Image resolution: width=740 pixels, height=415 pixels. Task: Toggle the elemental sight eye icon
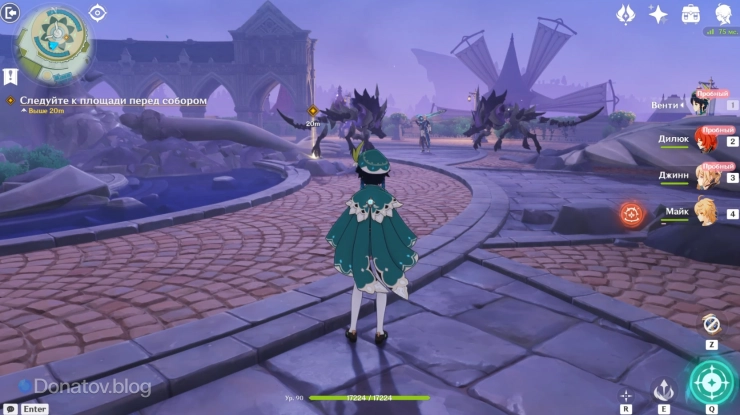point(98,12)
